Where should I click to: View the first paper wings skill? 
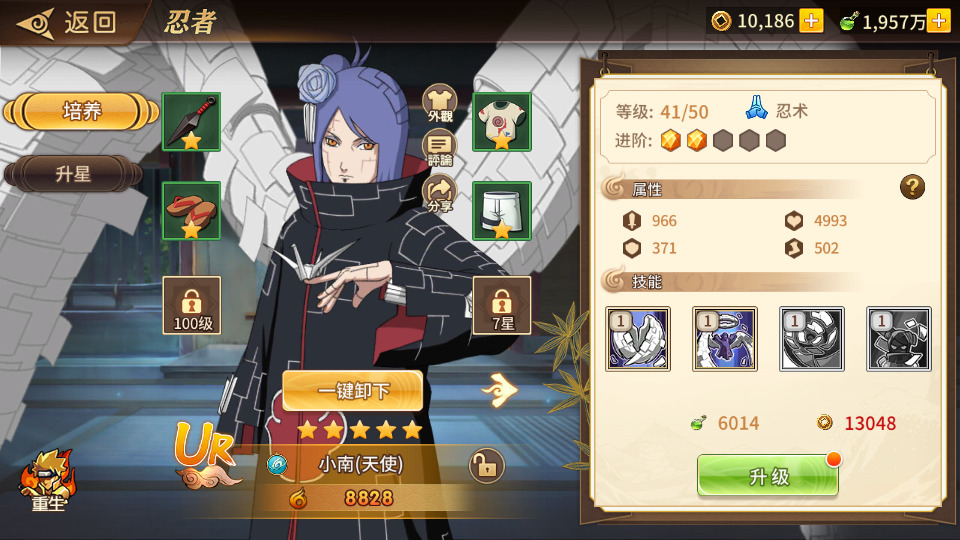[x=638, y=339]
